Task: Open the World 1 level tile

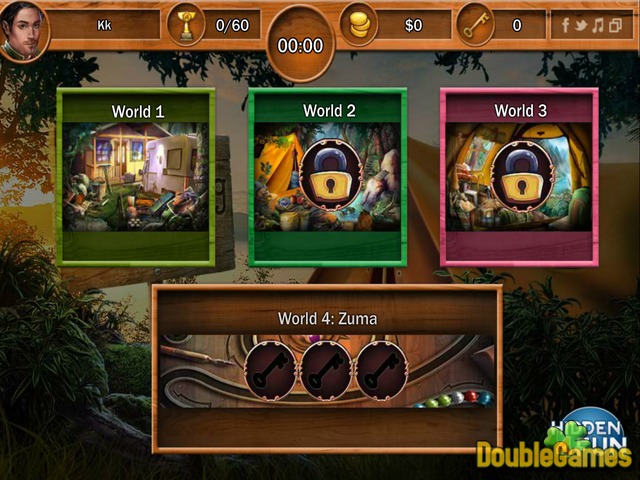Action: pyautogui.click(x=136, y=177)
